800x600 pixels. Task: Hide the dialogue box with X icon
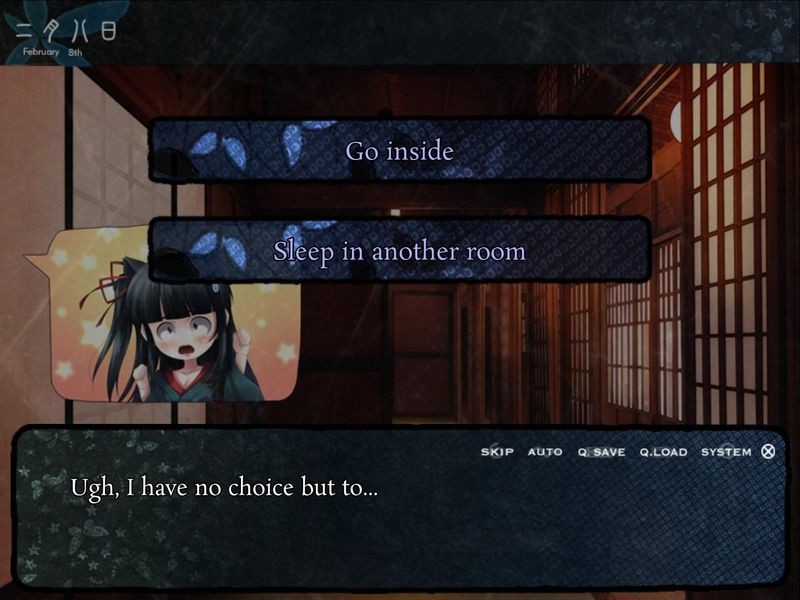tap(768, 451)
